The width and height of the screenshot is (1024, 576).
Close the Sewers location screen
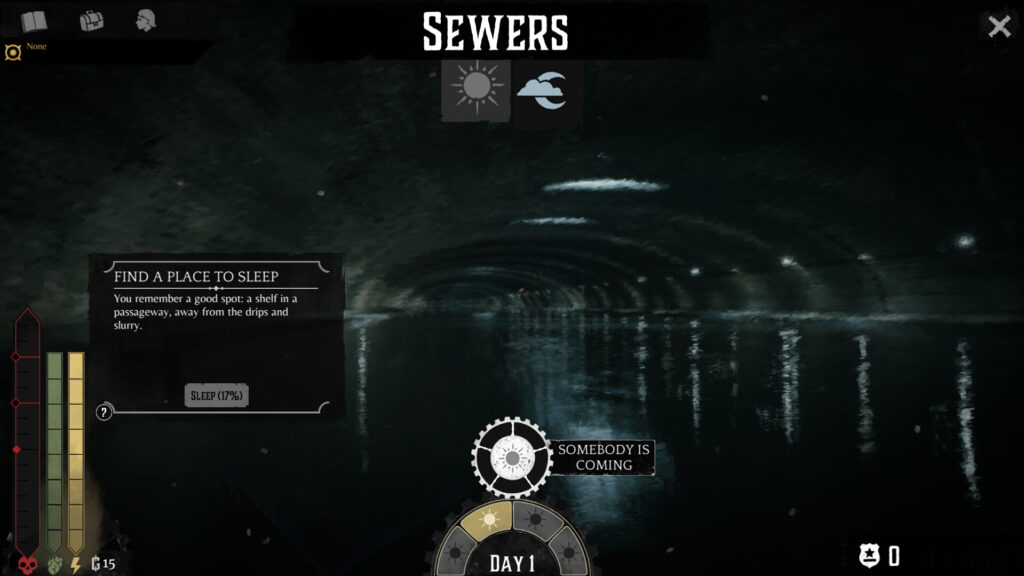click(999, 27)
